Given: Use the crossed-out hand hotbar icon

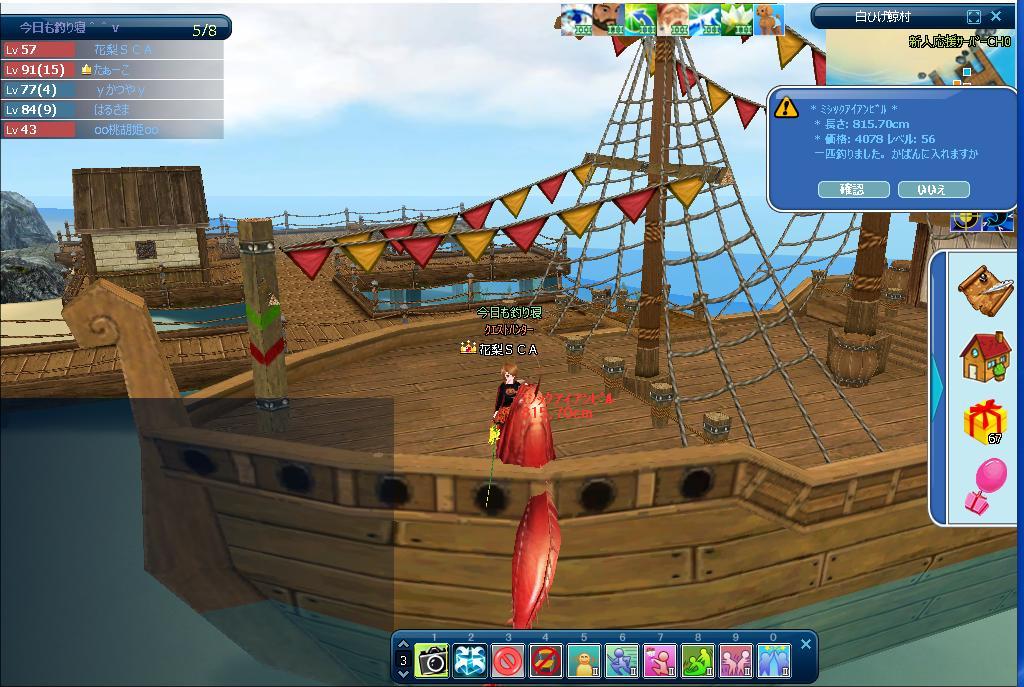Looking at the screenshot, I should pyautogui.click(x=546, y=661).
